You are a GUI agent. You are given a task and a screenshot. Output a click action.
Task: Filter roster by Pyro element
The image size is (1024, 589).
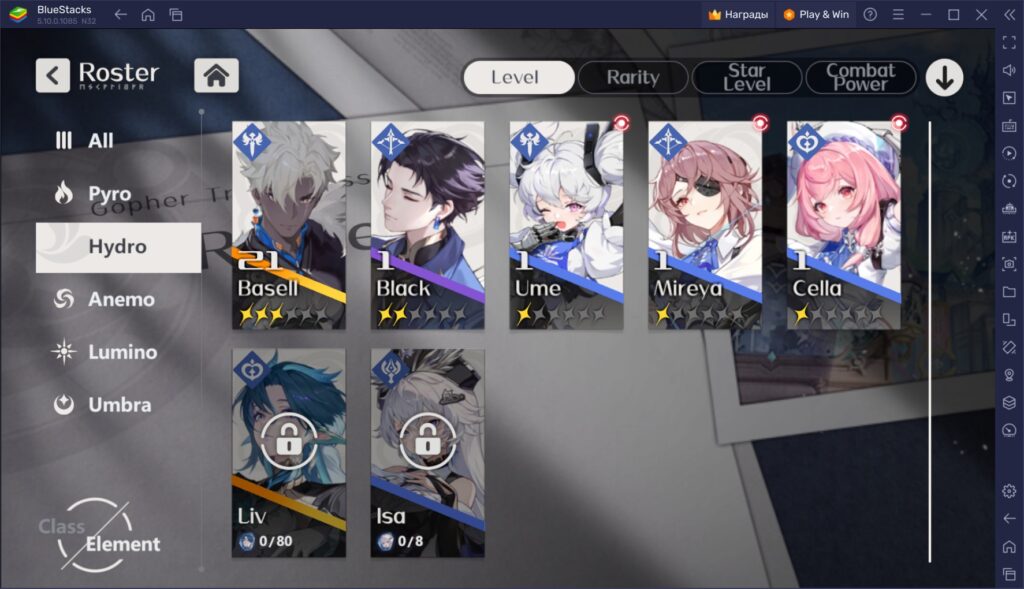point(108,194)
